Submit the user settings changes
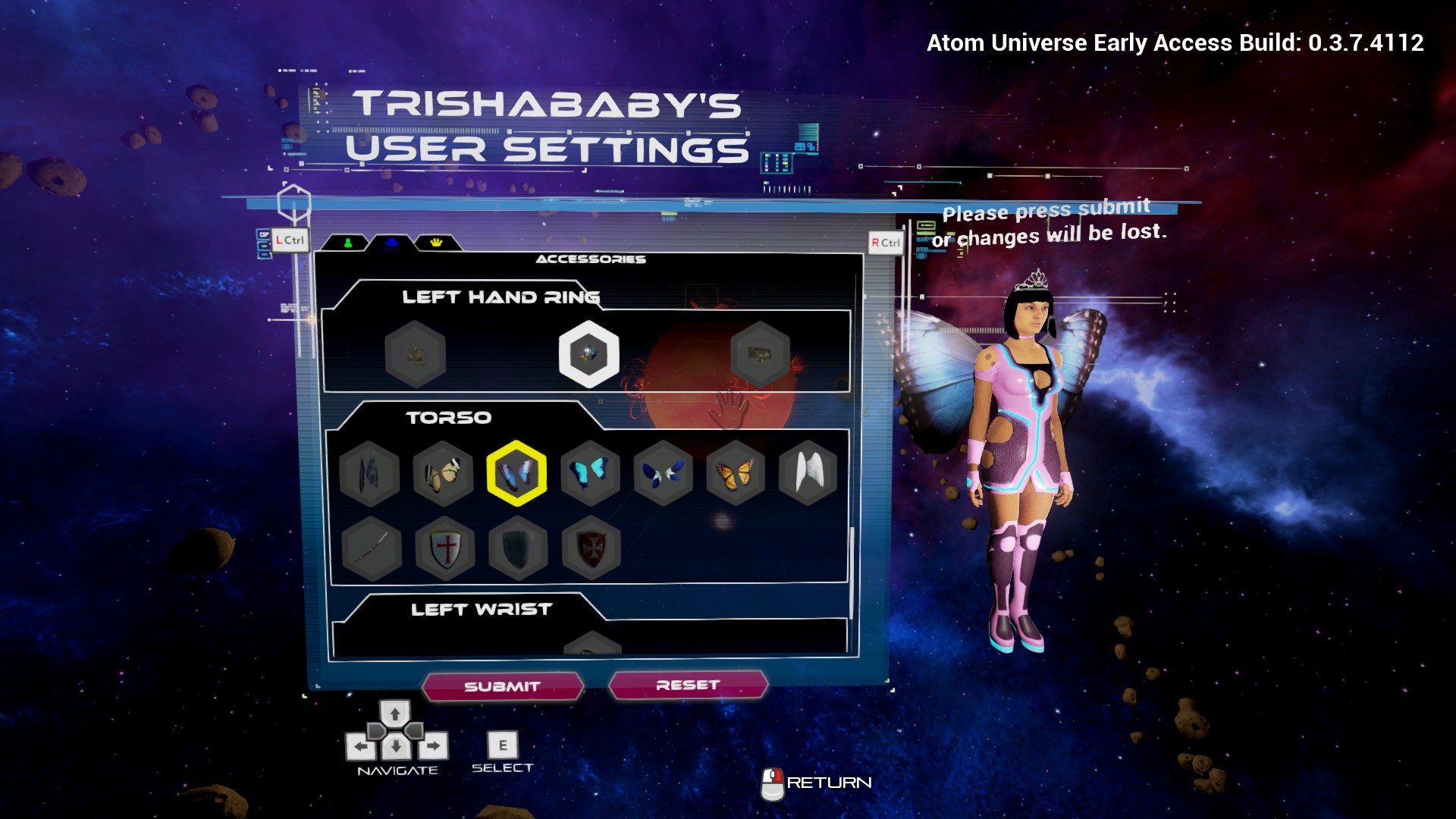Screen dimensions: 1456x819 [x=503, y=686]
